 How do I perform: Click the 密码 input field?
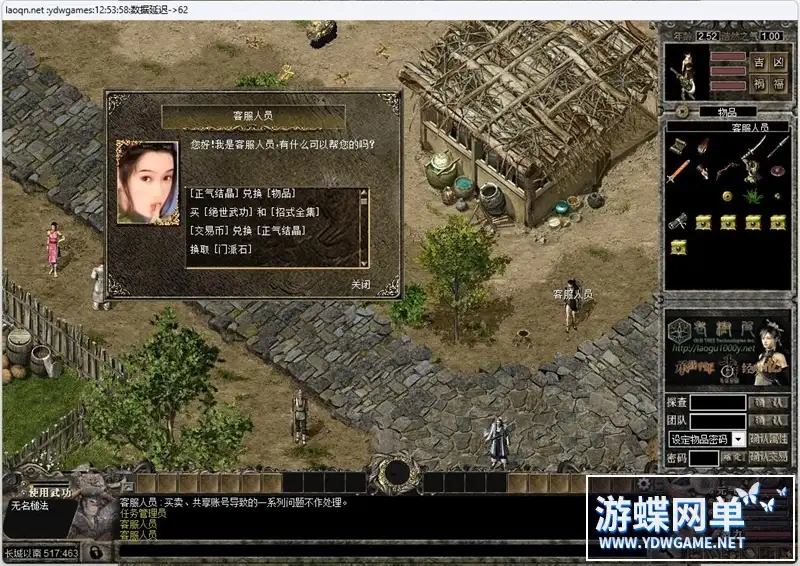pyautogui.click(x=704, y=458)
